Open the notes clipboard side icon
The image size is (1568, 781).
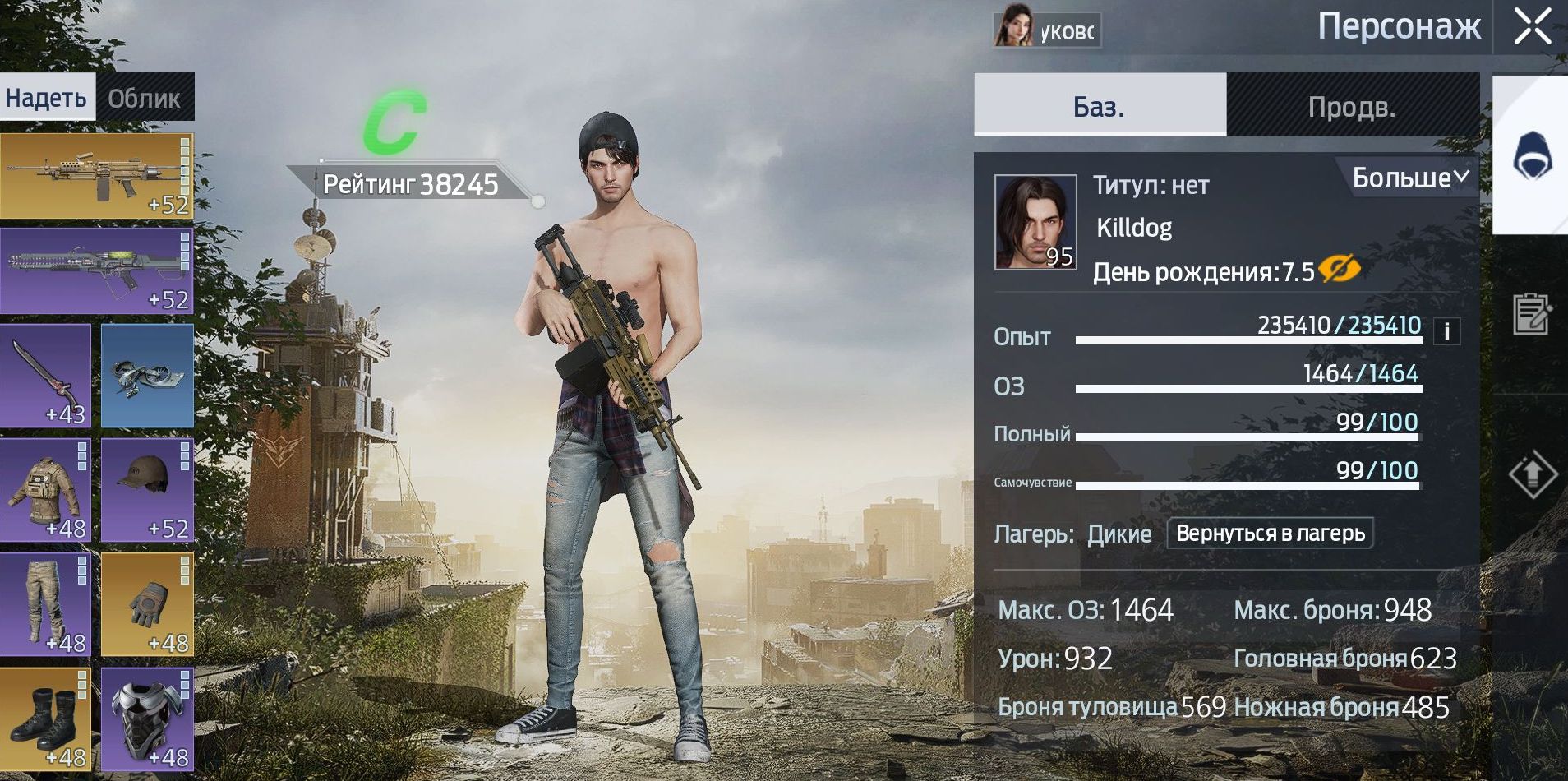[x=1532, y=313]
